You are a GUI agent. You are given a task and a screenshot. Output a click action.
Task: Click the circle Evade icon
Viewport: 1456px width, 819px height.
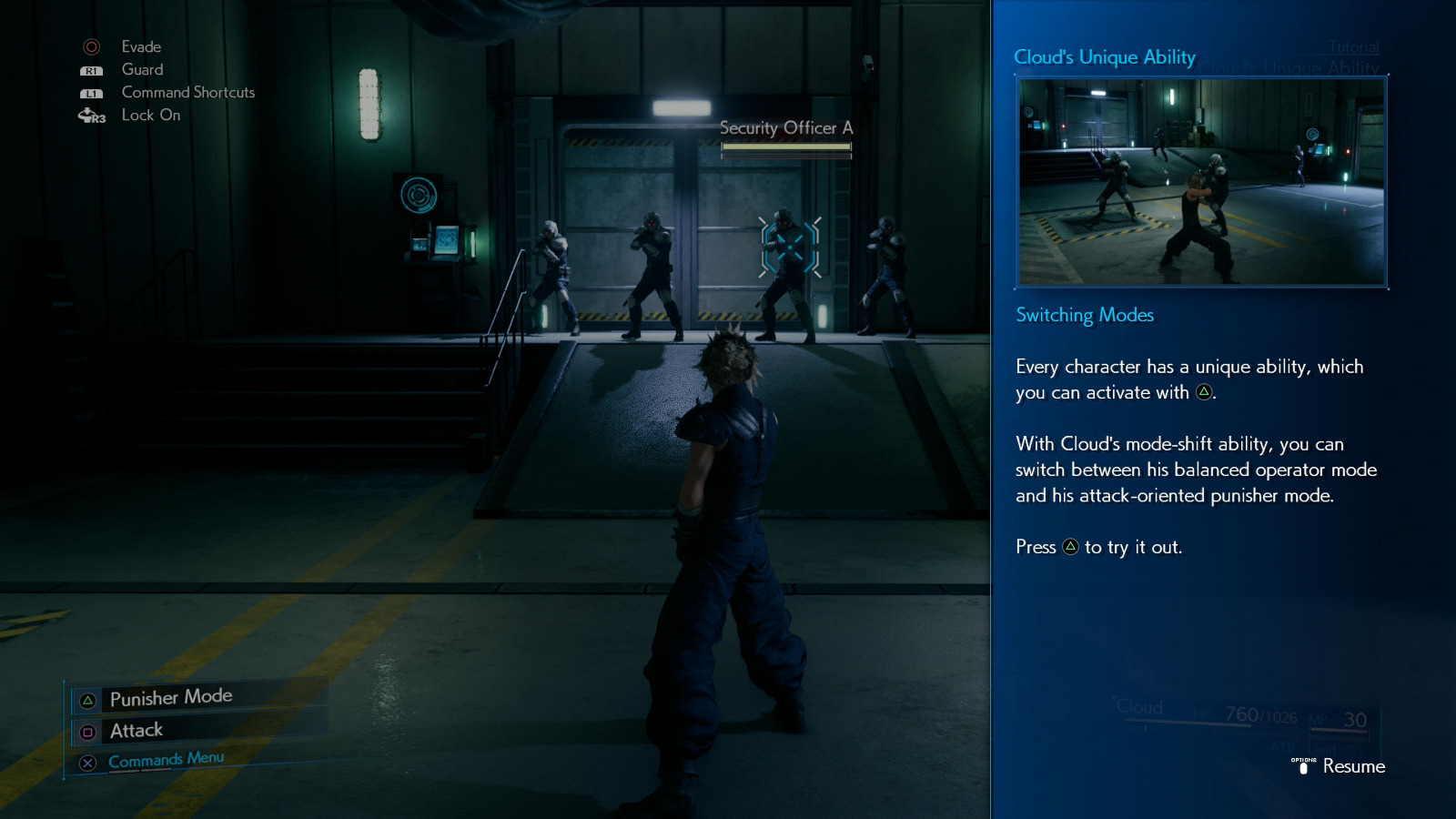pyautogui.click(x=90, y=46)
